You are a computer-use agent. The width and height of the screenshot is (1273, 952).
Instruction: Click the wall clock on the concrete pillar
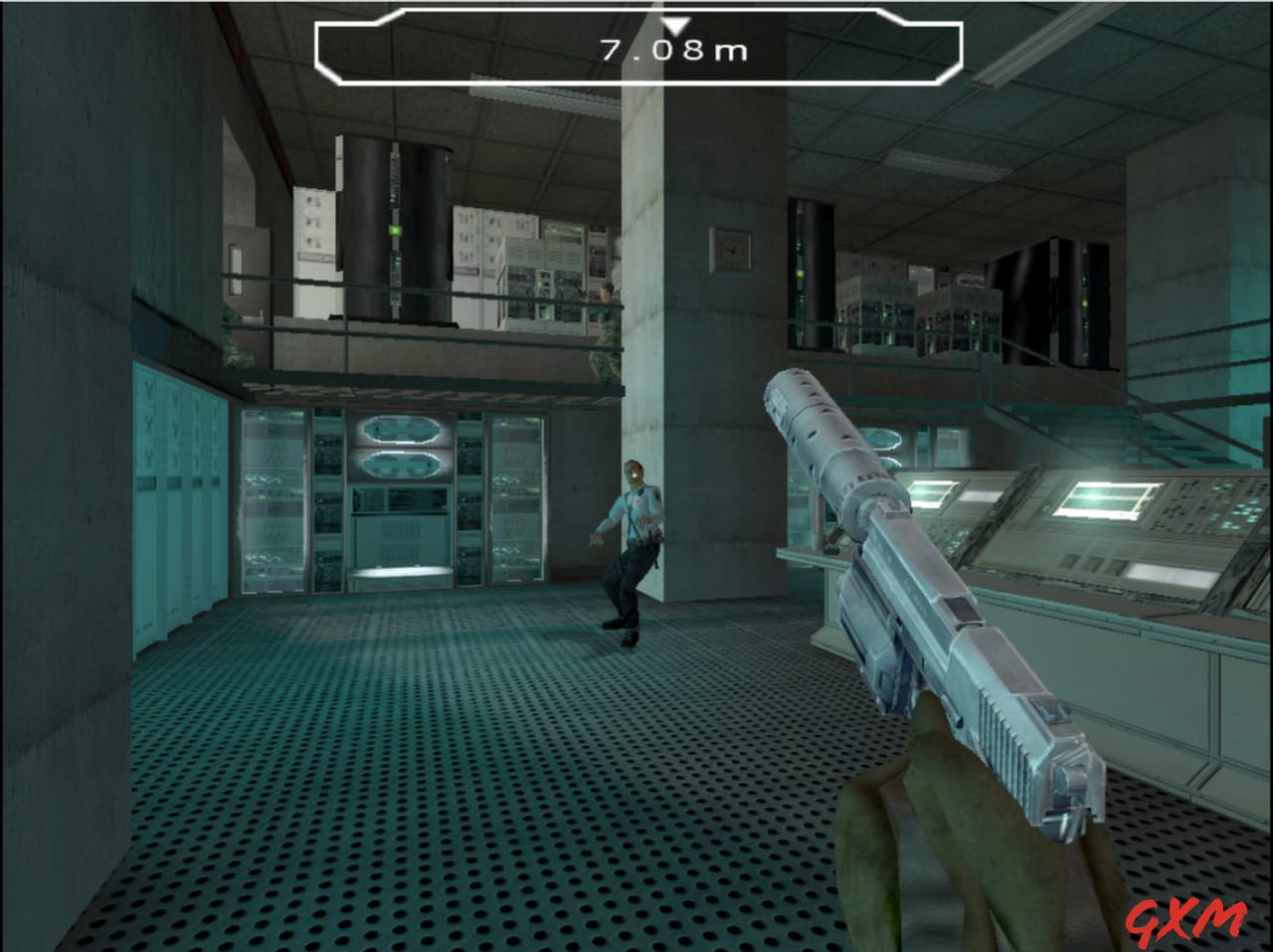pos(729,251)
